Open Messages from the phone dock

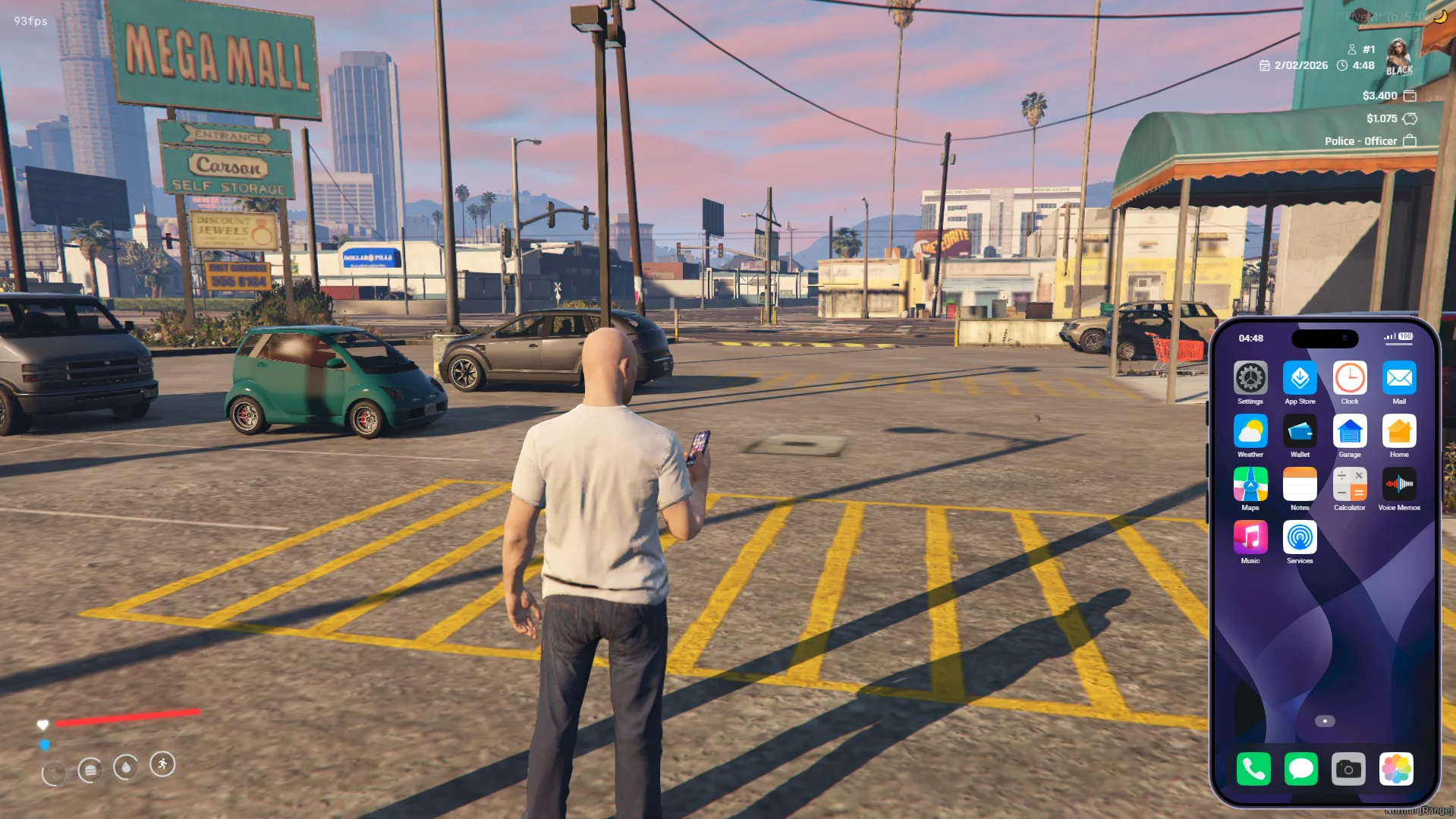tap(1300, 769)
